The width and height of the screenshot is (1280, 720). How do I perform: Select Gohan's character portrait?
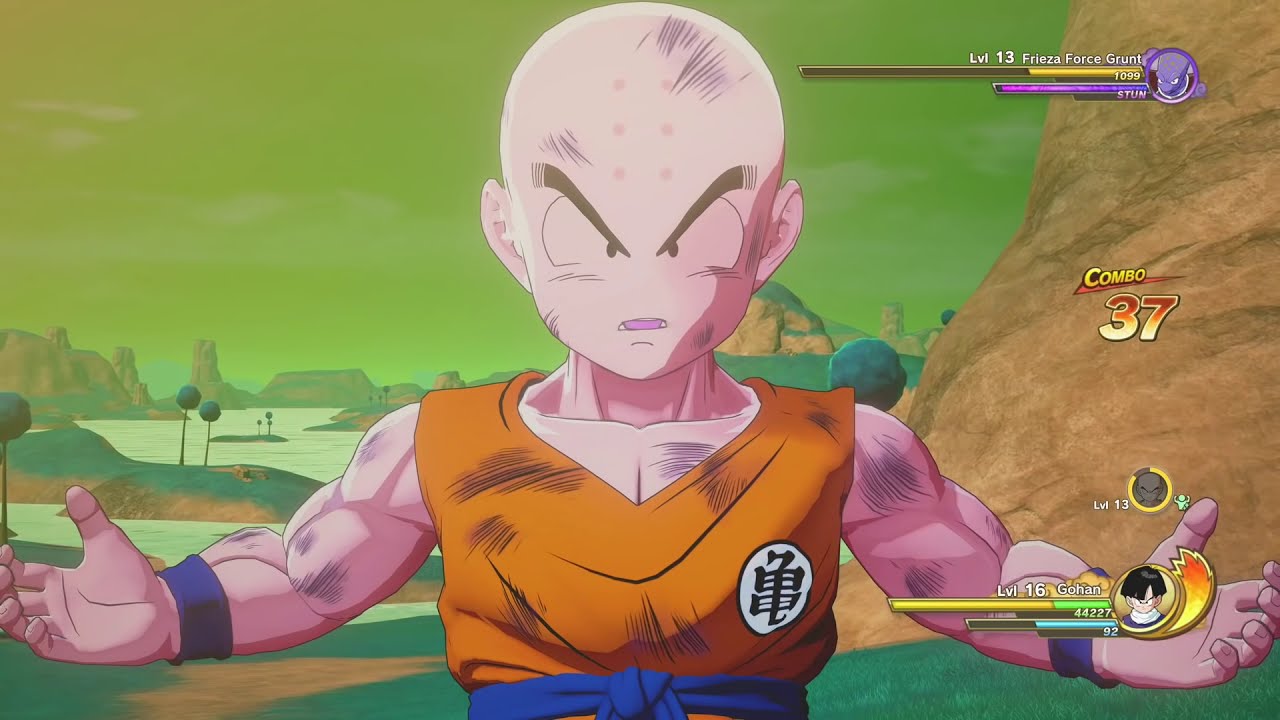[1144, 597]
